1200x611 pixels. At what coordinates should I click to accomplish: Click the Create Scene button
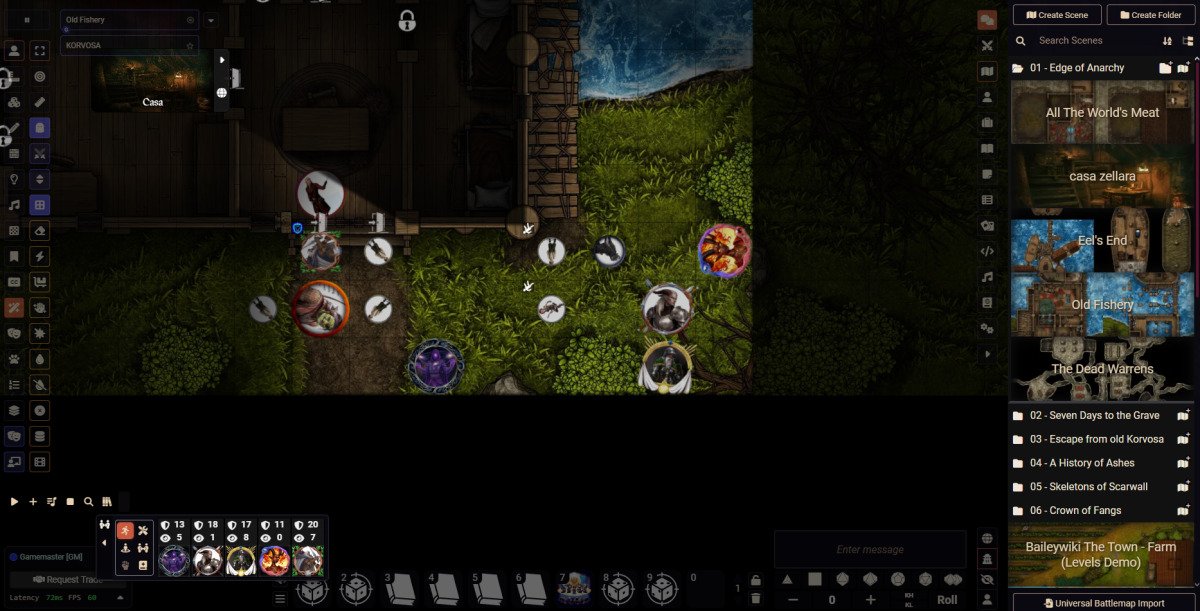(1057, 15)
